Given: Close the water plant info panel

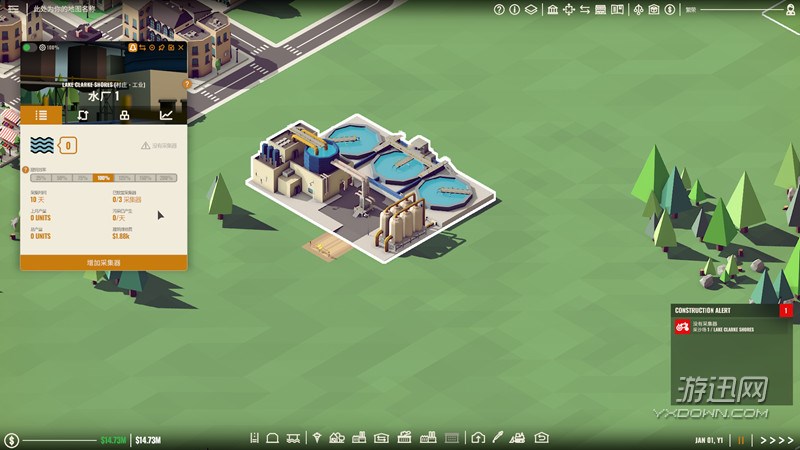Looking at the screenshot, I should 181,47.
